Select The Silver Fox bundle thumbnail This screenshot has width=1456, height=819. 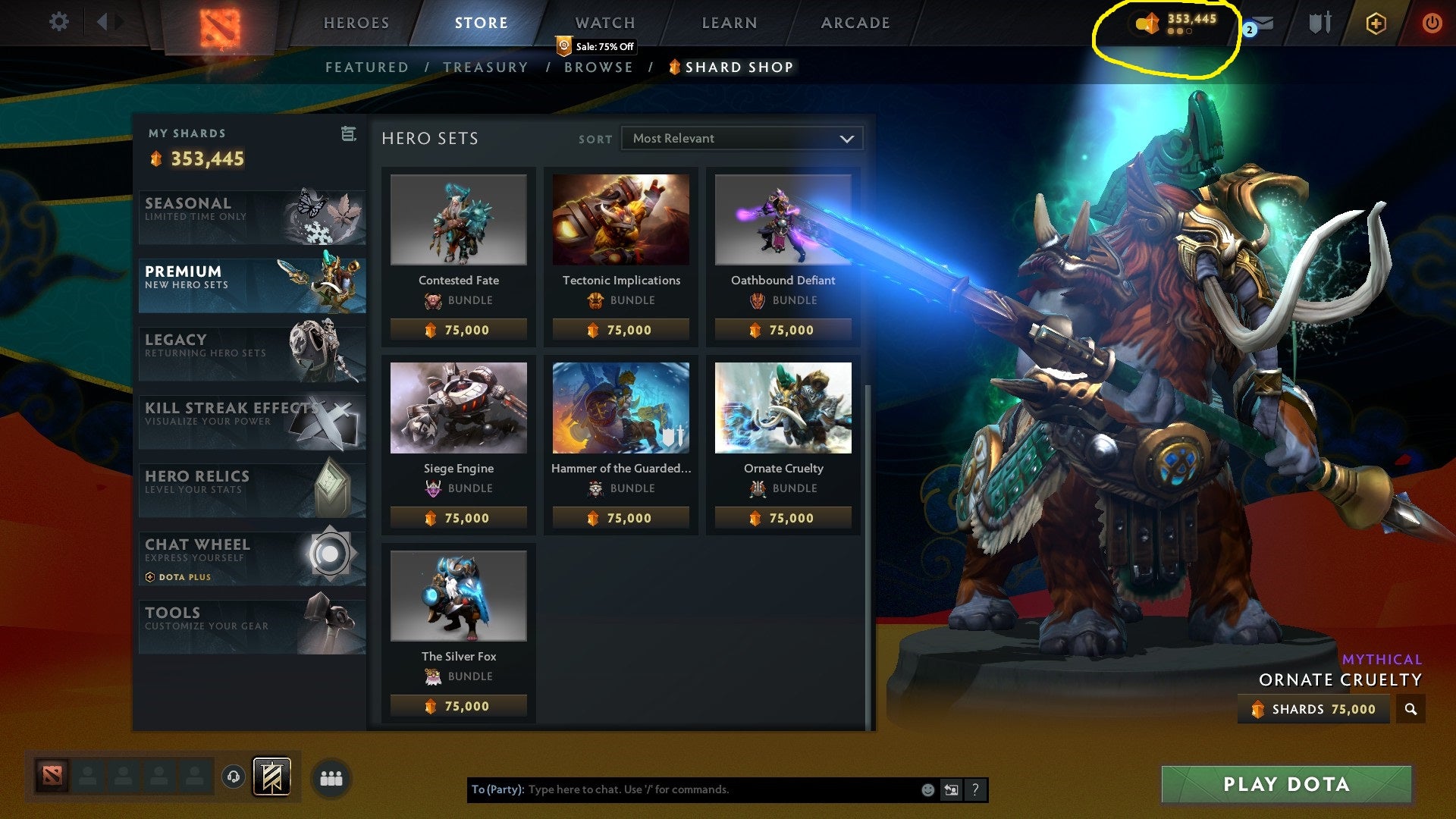457,596
